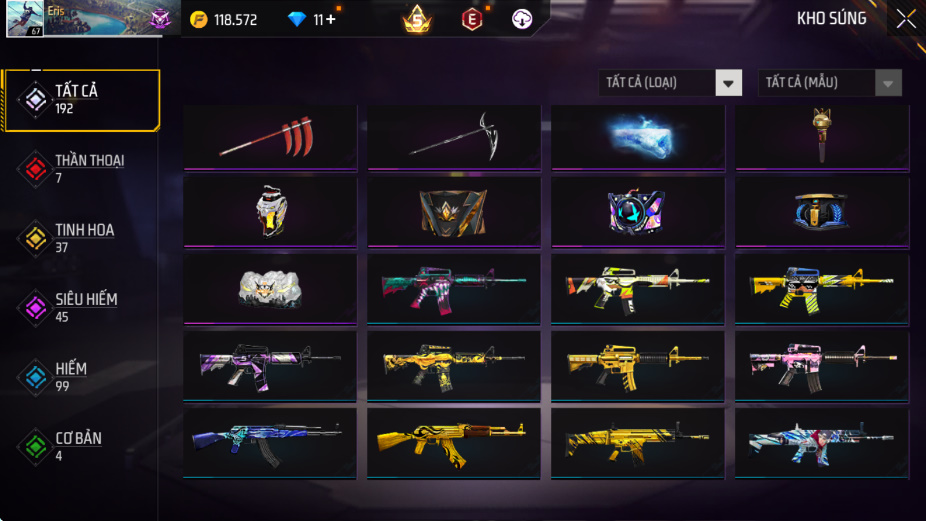Select the white stone gloo wall skin

click(x=270, y=289)
